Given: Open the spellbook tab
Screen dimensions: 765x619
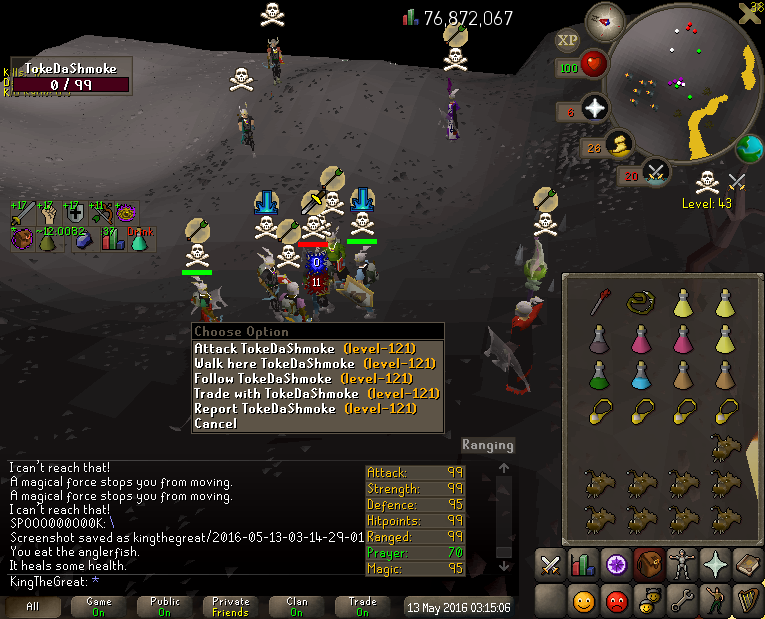Looking at the screenshot, I should [747, 565].
